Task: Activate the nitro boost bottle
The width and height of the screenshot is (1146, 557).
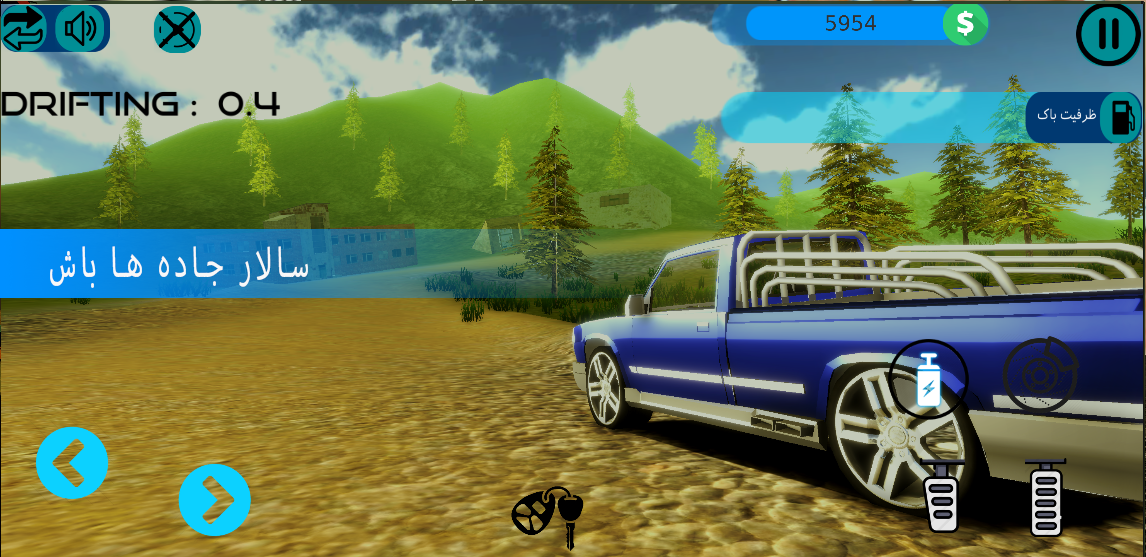Action: [928, 380]
